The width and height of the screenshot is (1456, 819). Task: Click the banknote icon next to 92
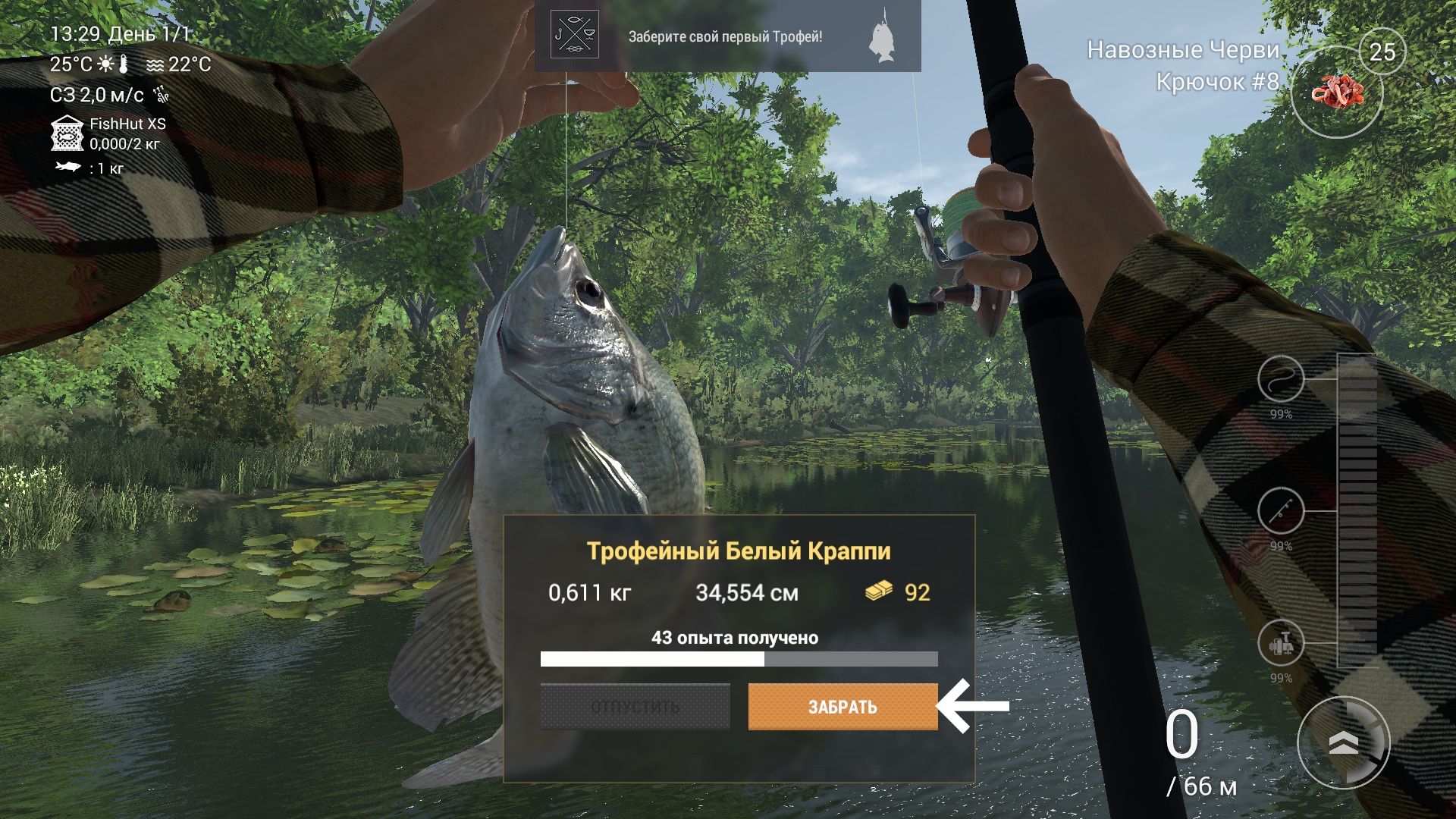click(879, 592)
